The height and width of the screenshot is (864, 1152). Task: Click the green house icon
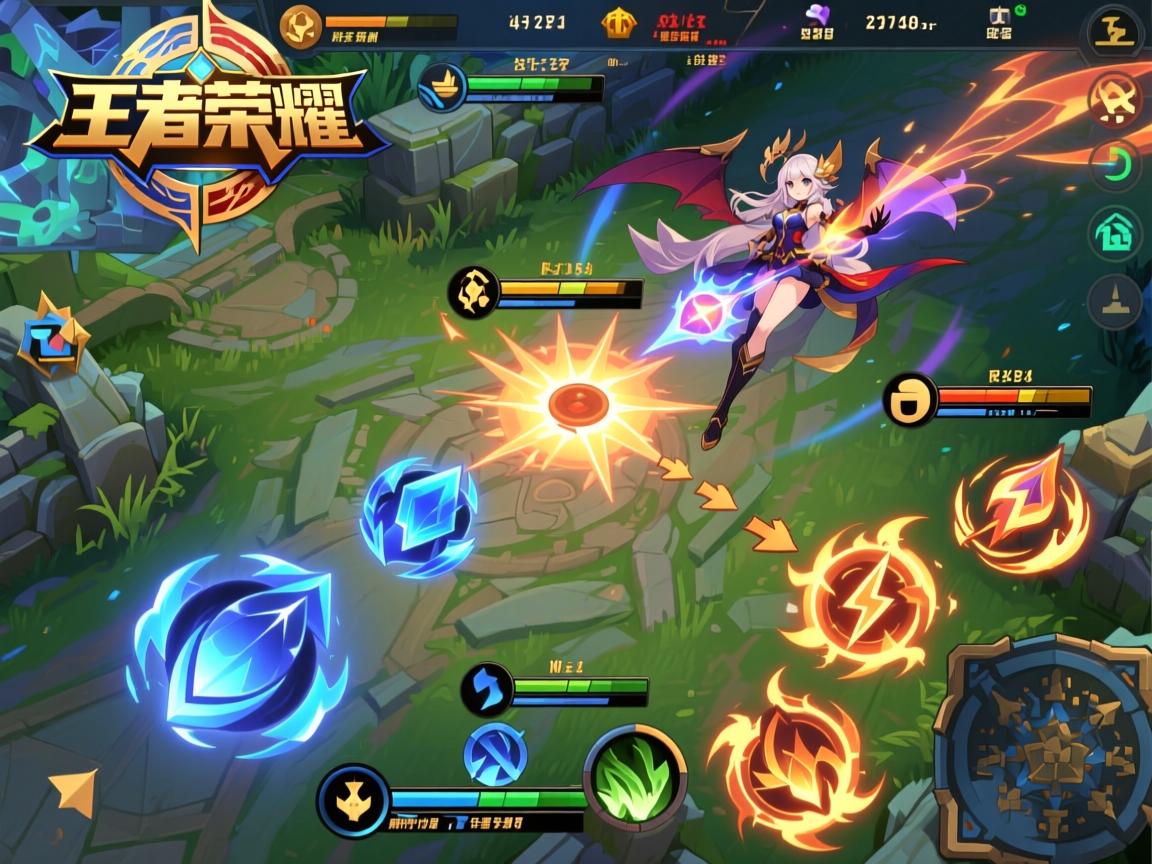1114,235
